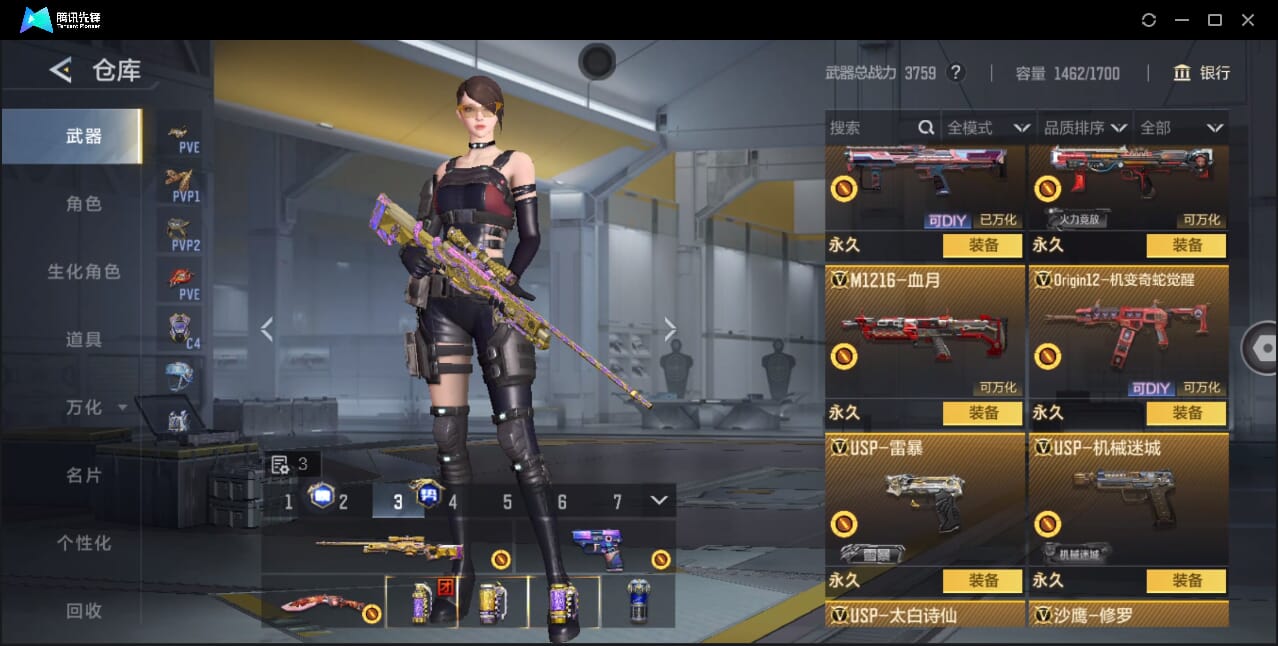Click the weapon power question mark help icon
Viewport: 1278px width, 646px height.
[x=956, y=73]
